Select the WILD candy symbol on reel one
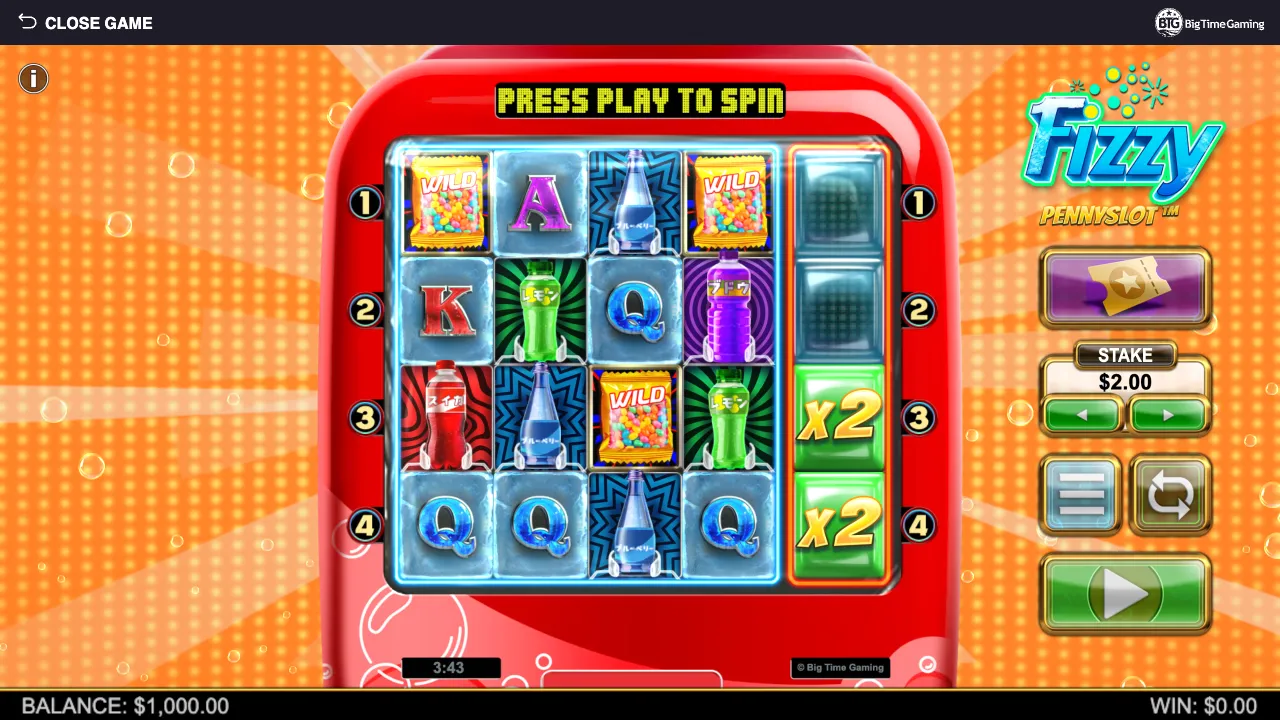 point(445,201)
